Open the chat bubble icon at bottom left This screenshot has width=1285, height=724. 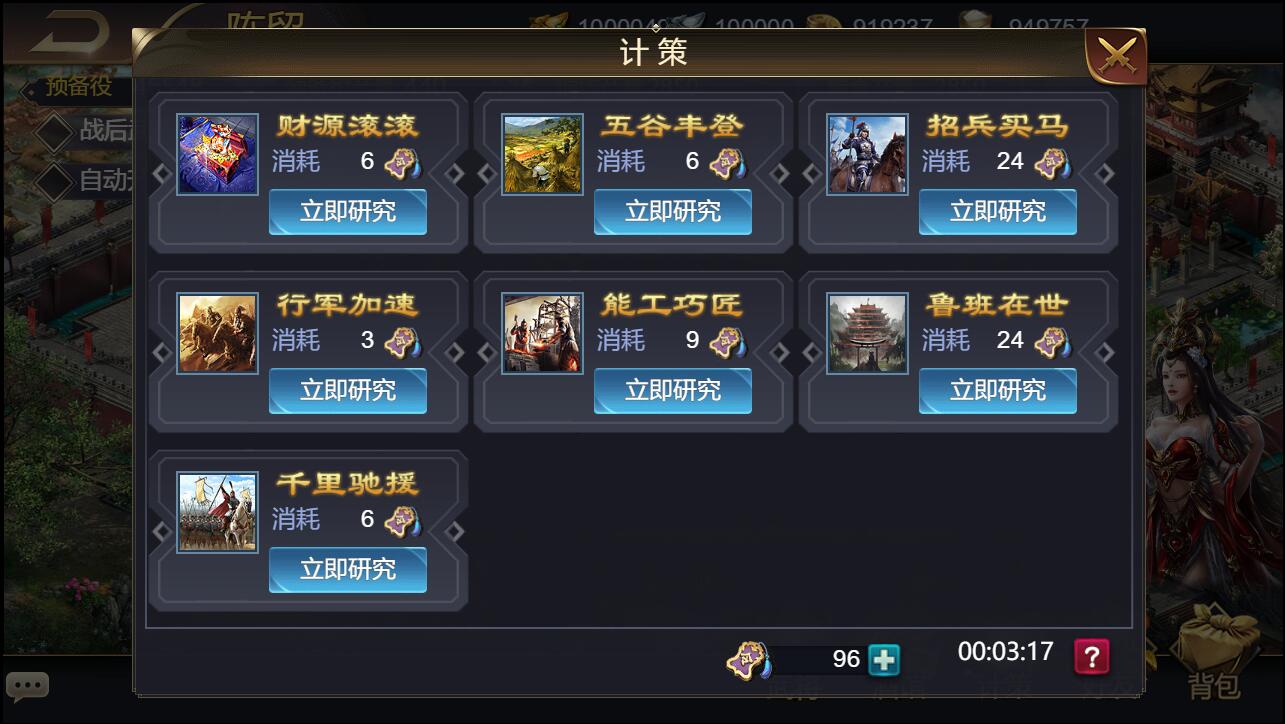(x=27, y=685)
